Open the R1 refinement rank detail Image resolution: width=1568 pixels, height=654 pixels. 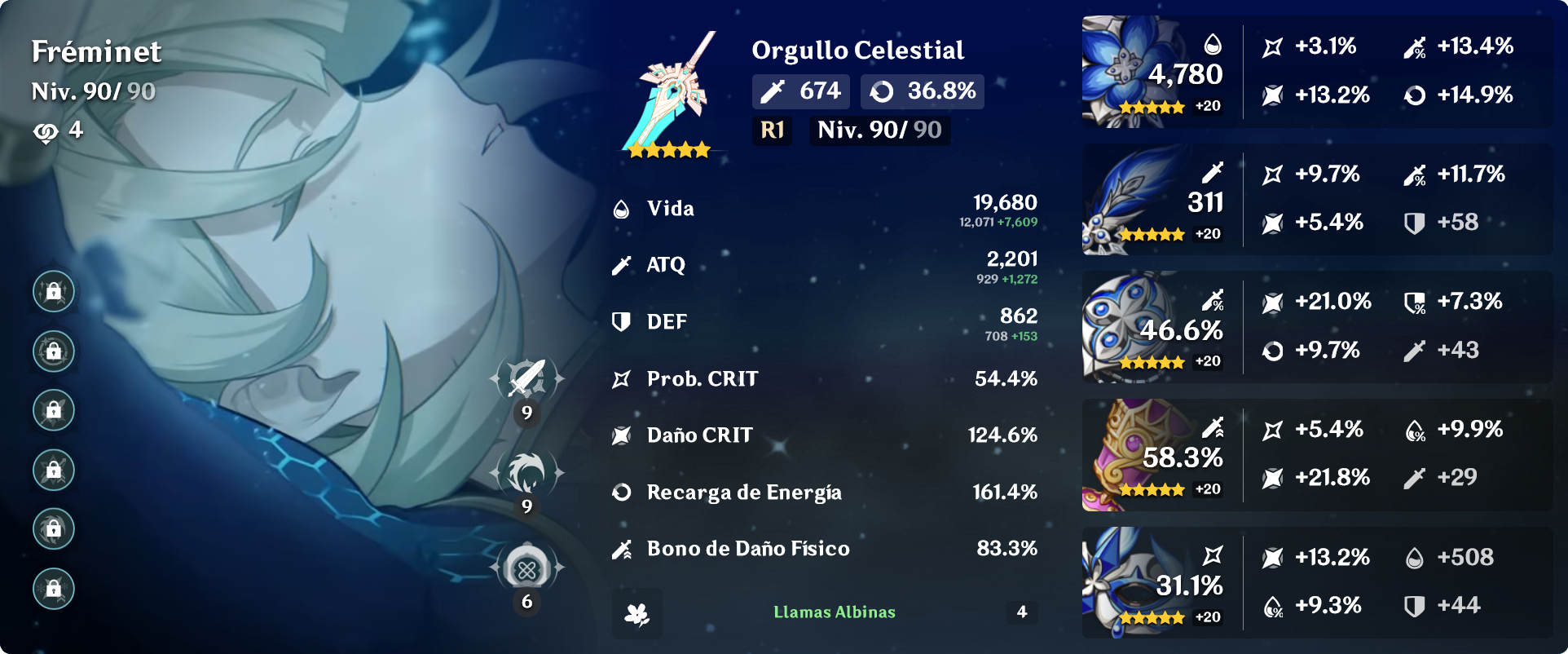tap(771, 130)
